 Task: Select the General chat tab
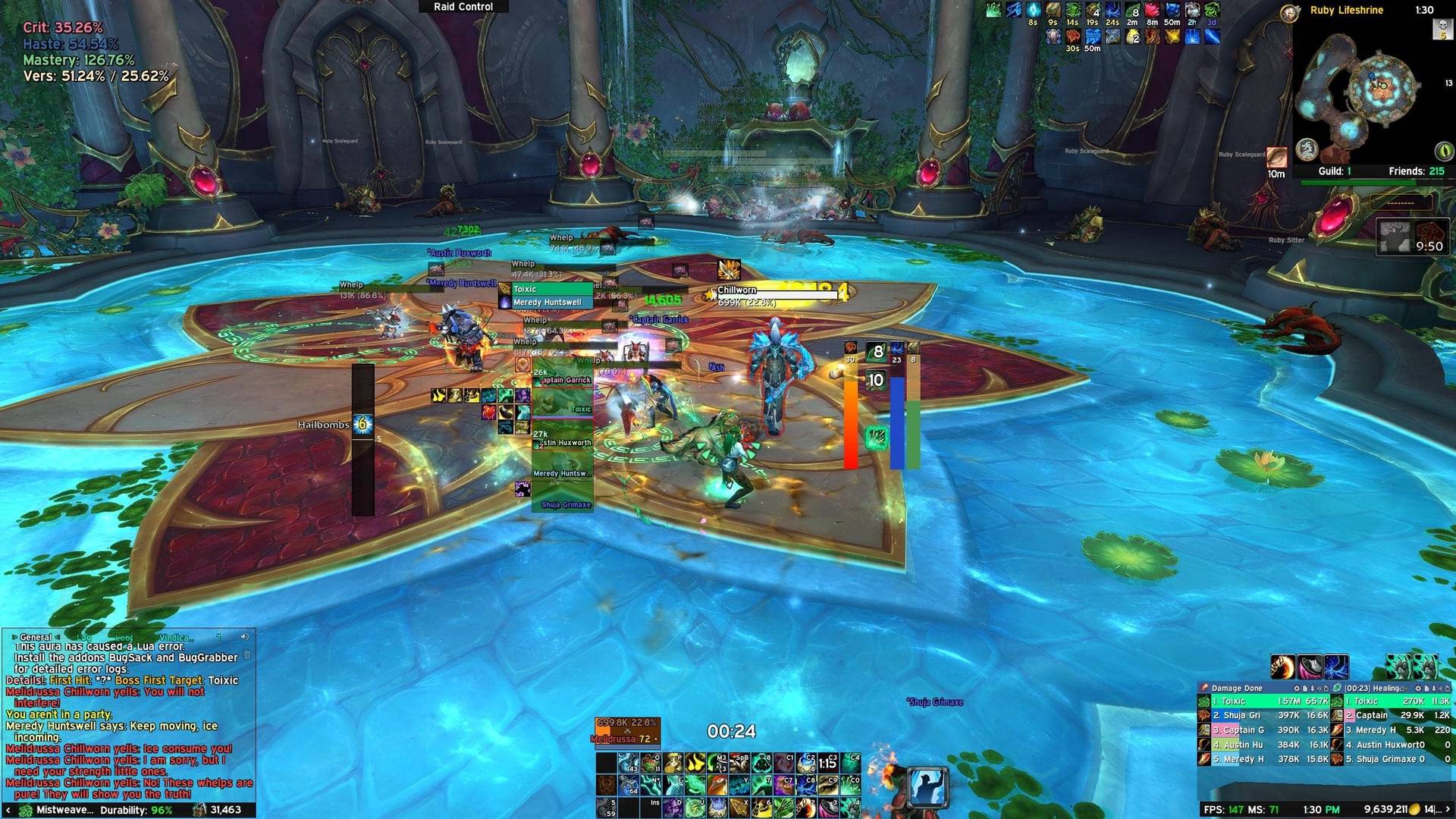(36, 637)
